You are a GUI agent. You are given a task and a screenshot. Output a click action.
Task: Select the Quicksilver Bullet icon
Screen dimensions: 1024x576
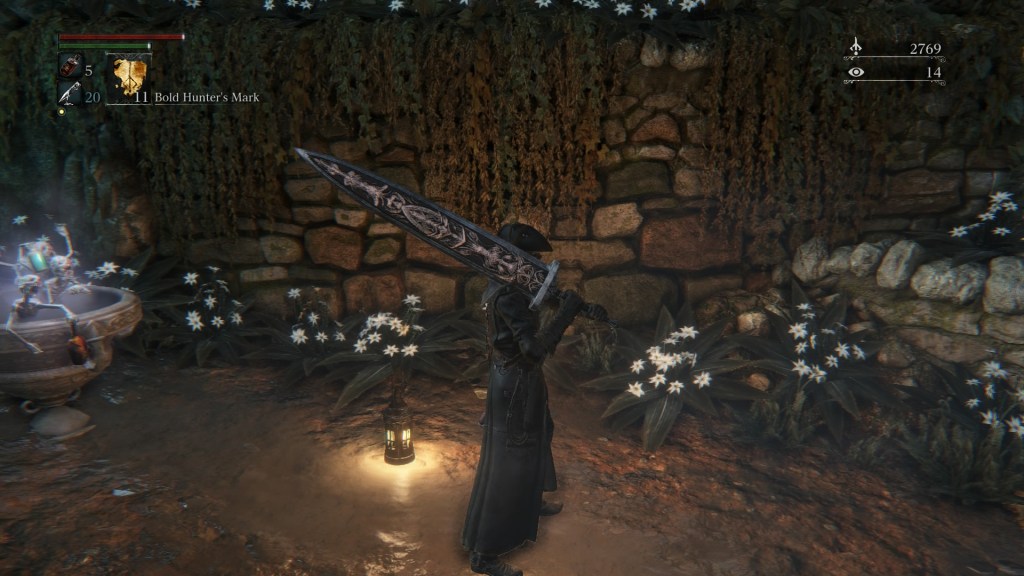(x=70, y=94)
